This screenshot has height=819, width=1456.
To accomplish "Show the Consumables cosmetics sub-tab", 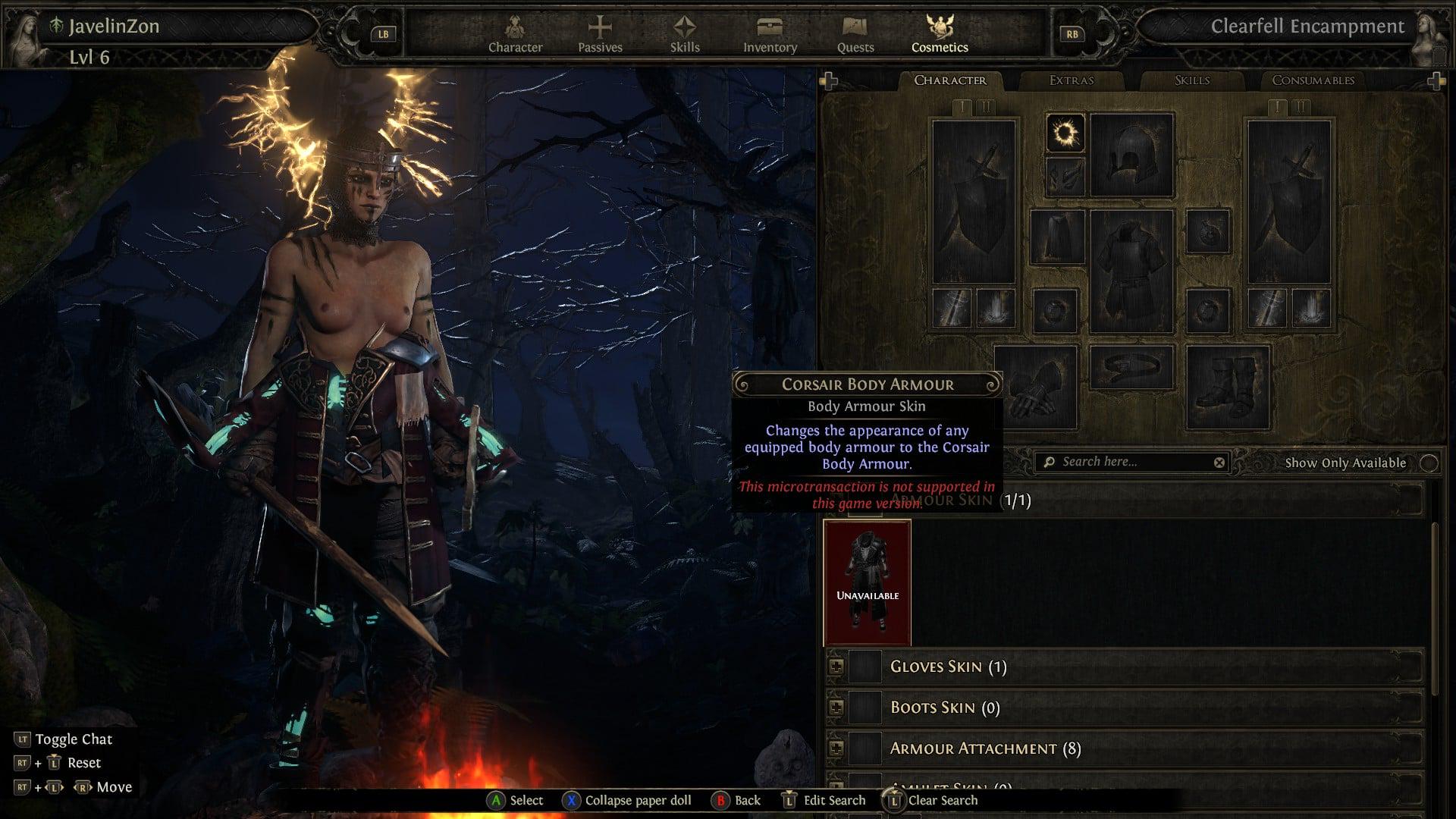I will 1313,80.
